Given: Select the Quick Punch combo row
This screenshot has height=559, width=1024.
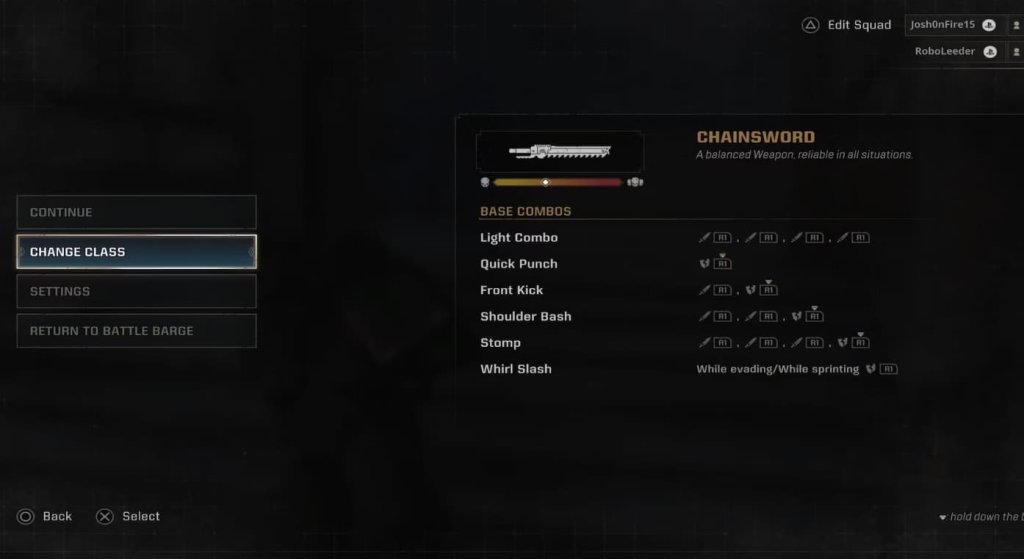Looking at the screenshot, I should [519, 264].
